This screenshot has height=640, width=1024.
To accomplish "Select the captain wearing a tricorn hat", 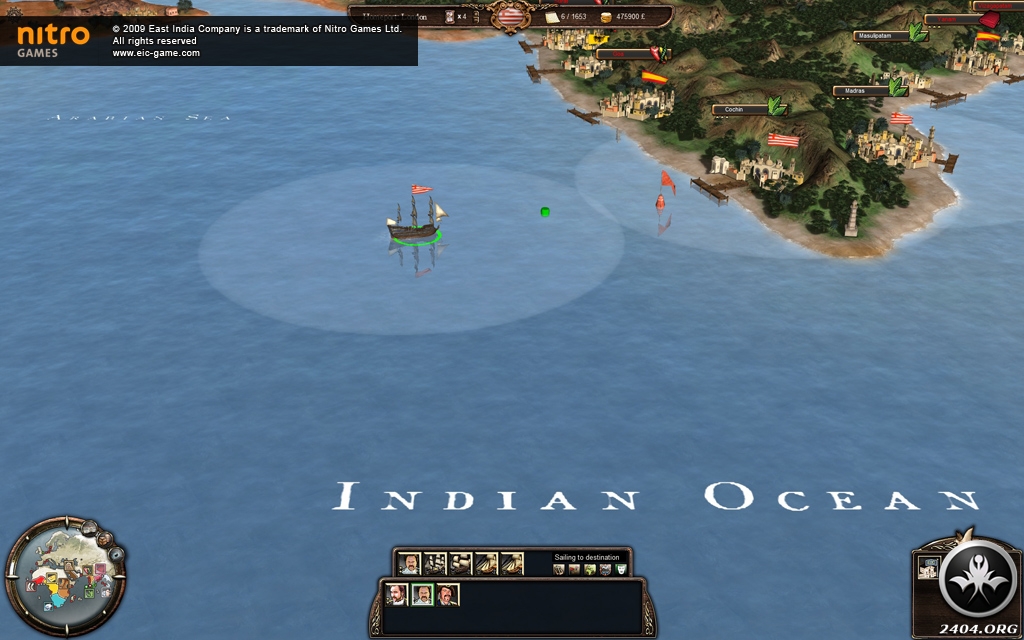I will (448, 595).
